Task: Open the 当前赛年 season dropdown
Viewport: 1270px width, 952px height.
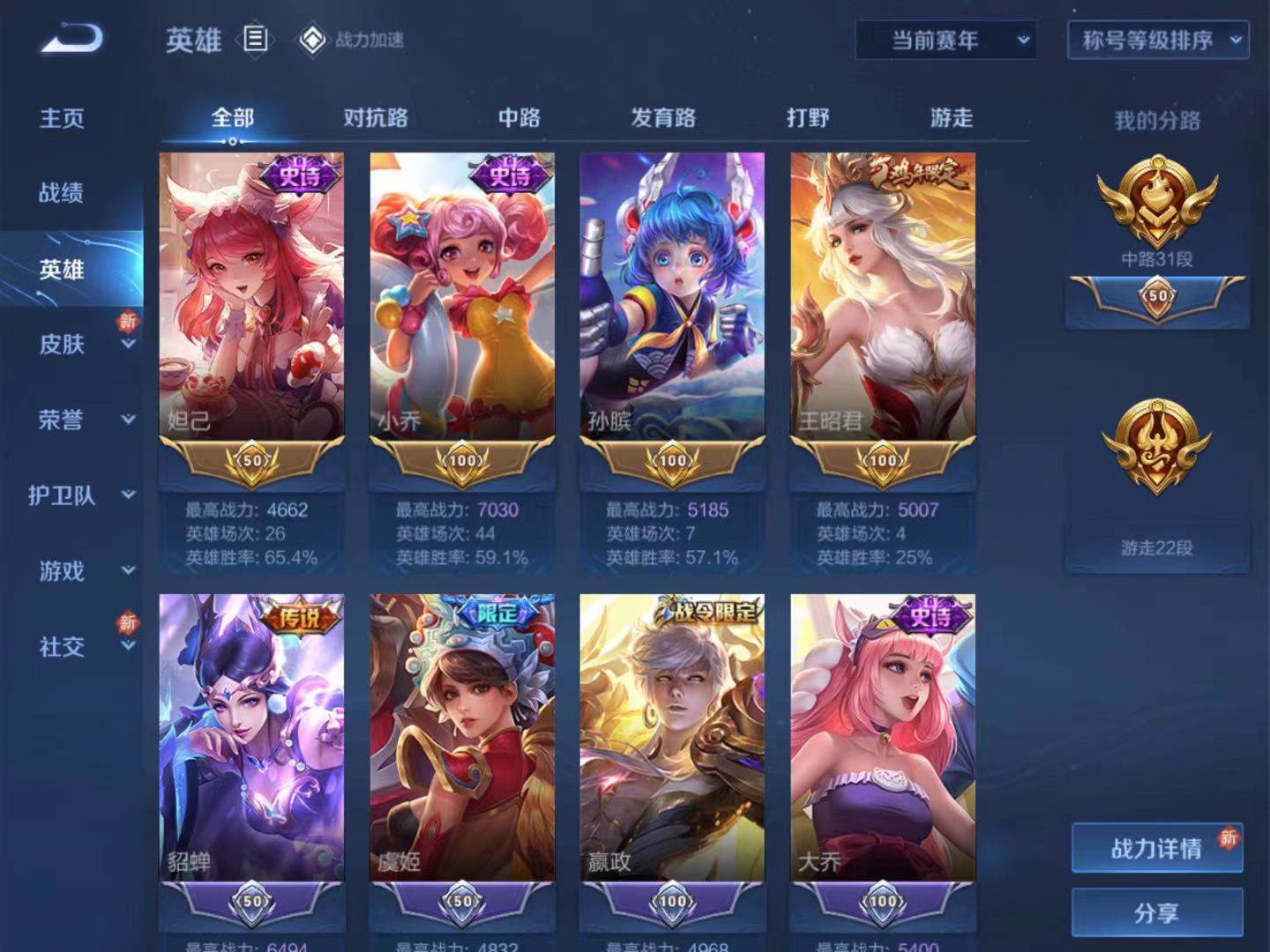Action: [x=943, y=40]
